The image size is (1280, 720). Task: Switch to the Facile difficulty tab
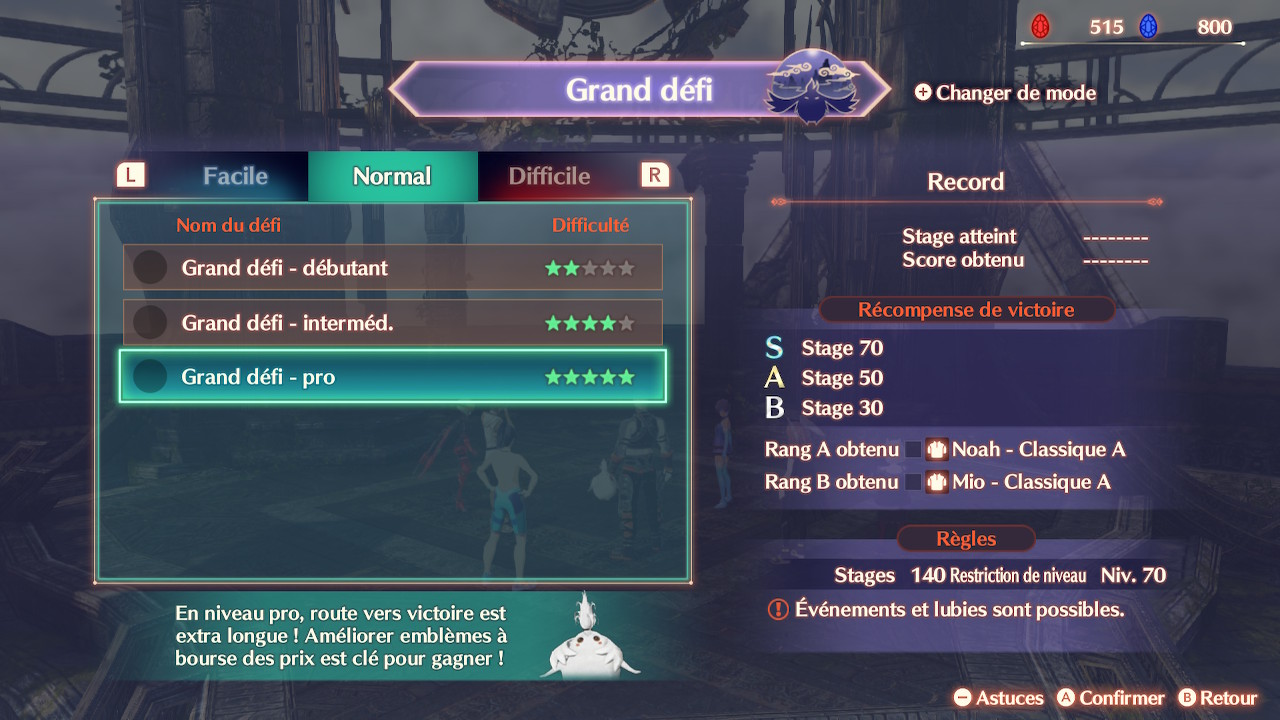pos(235,177)
